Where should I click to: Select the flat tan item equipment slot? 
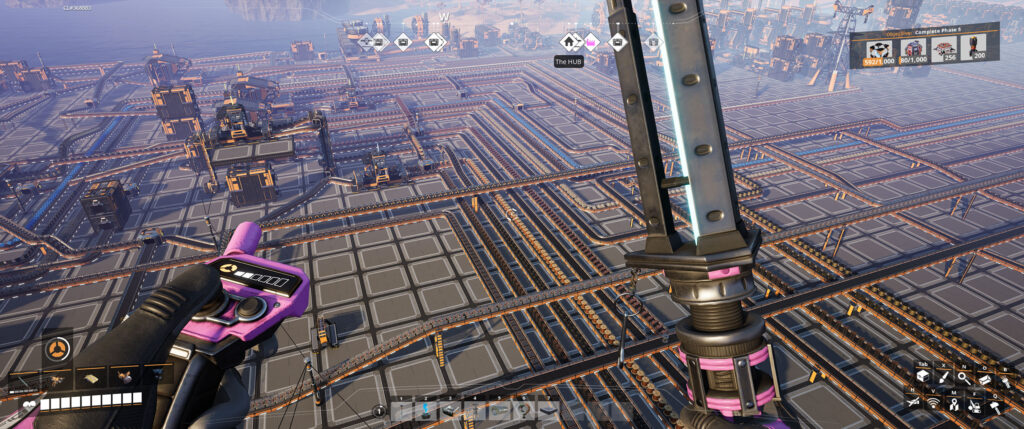point(91,378)
